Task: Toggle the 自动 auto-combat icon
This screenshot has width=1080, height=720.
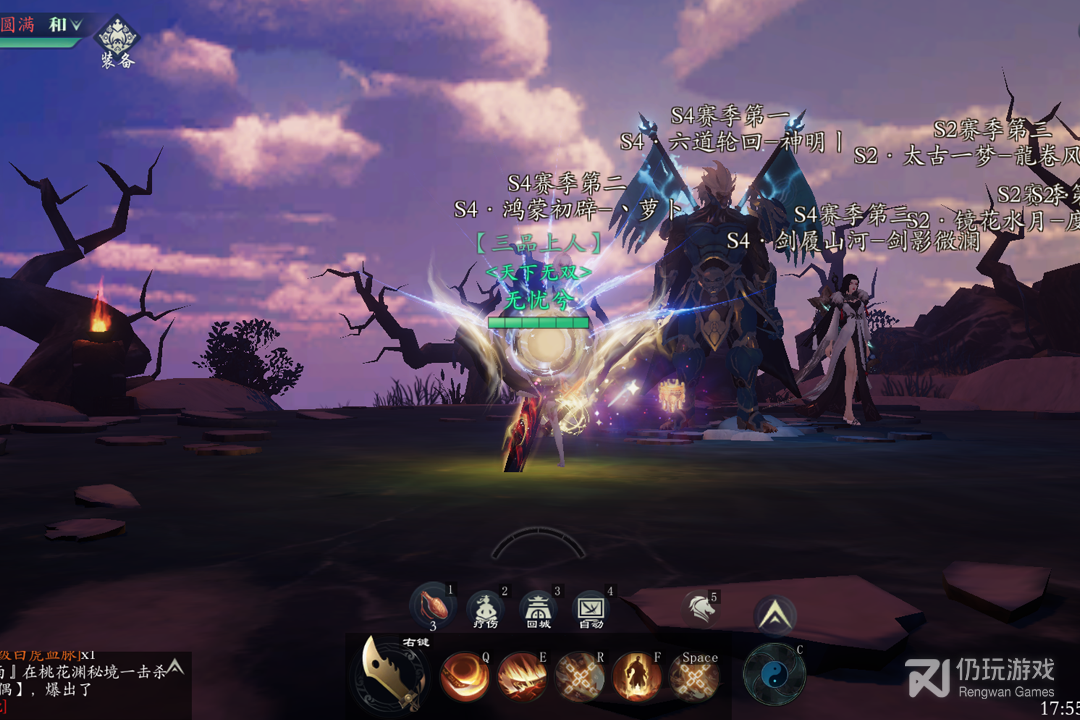Action: (591, 608)
